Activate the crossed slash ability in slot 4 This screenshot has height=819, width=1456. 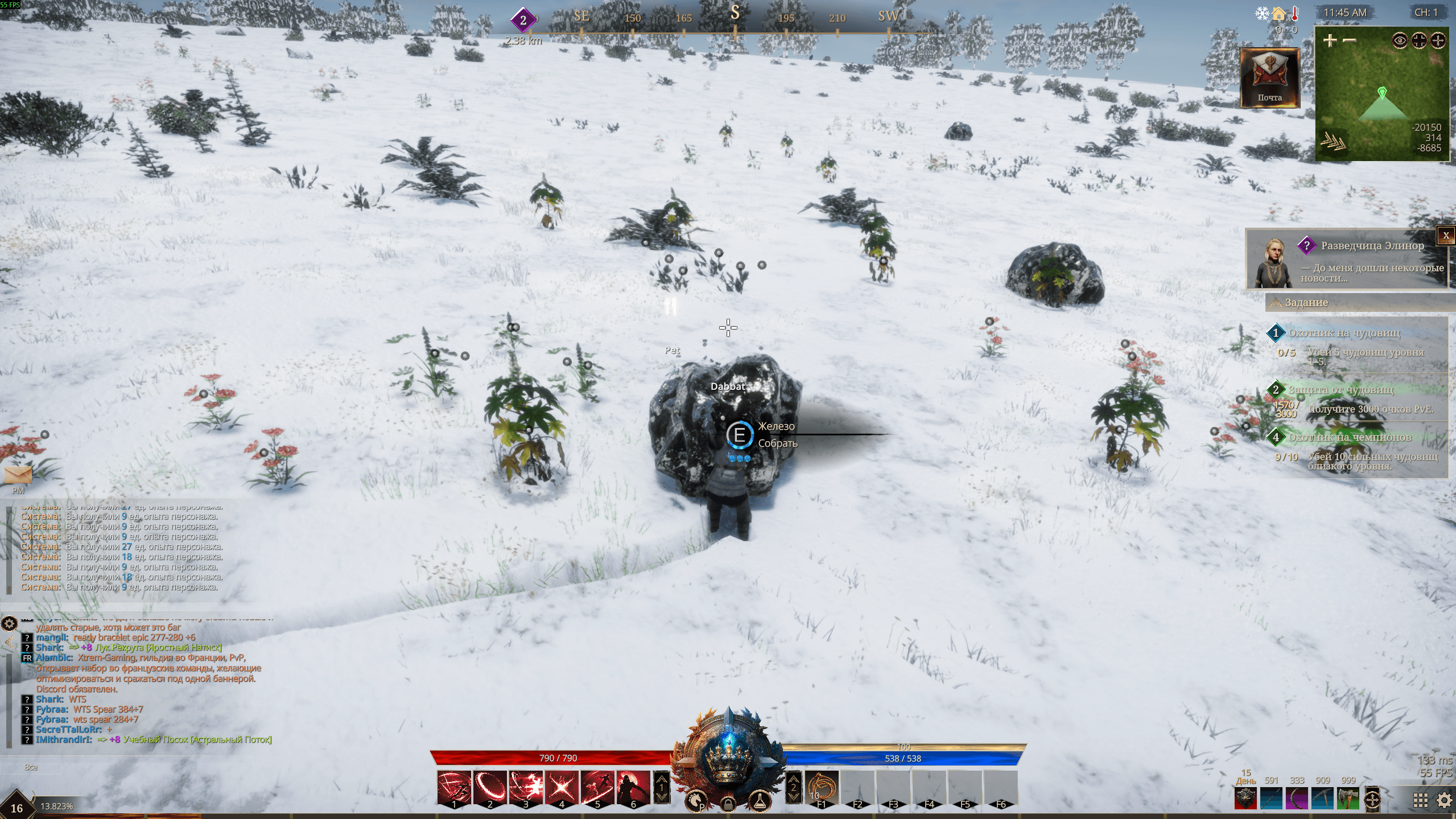point(562,788)
